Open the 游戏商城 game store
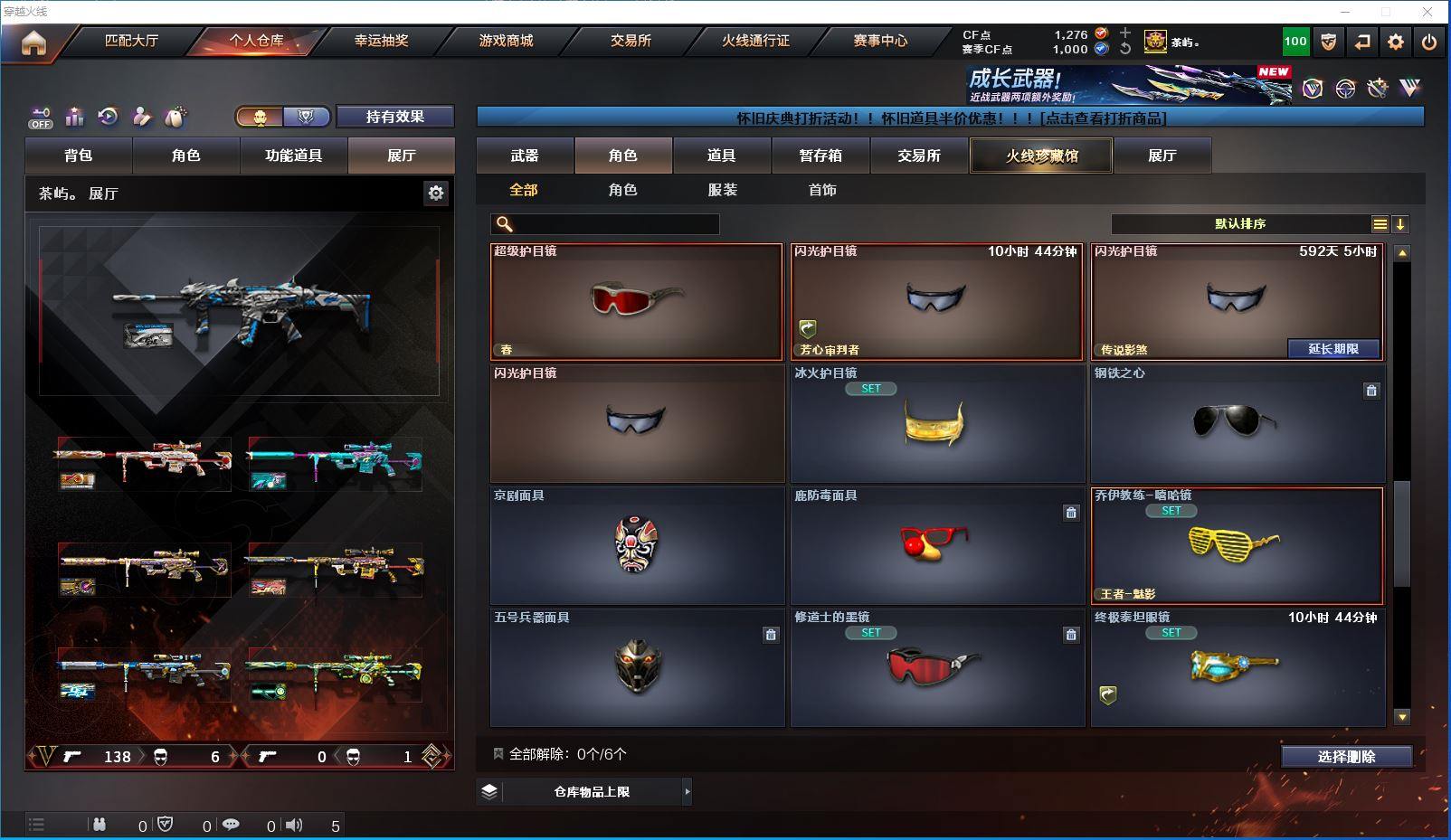The width and height of the screenshot is (1451, 840). pyautogui.click(x=506, y=41)
